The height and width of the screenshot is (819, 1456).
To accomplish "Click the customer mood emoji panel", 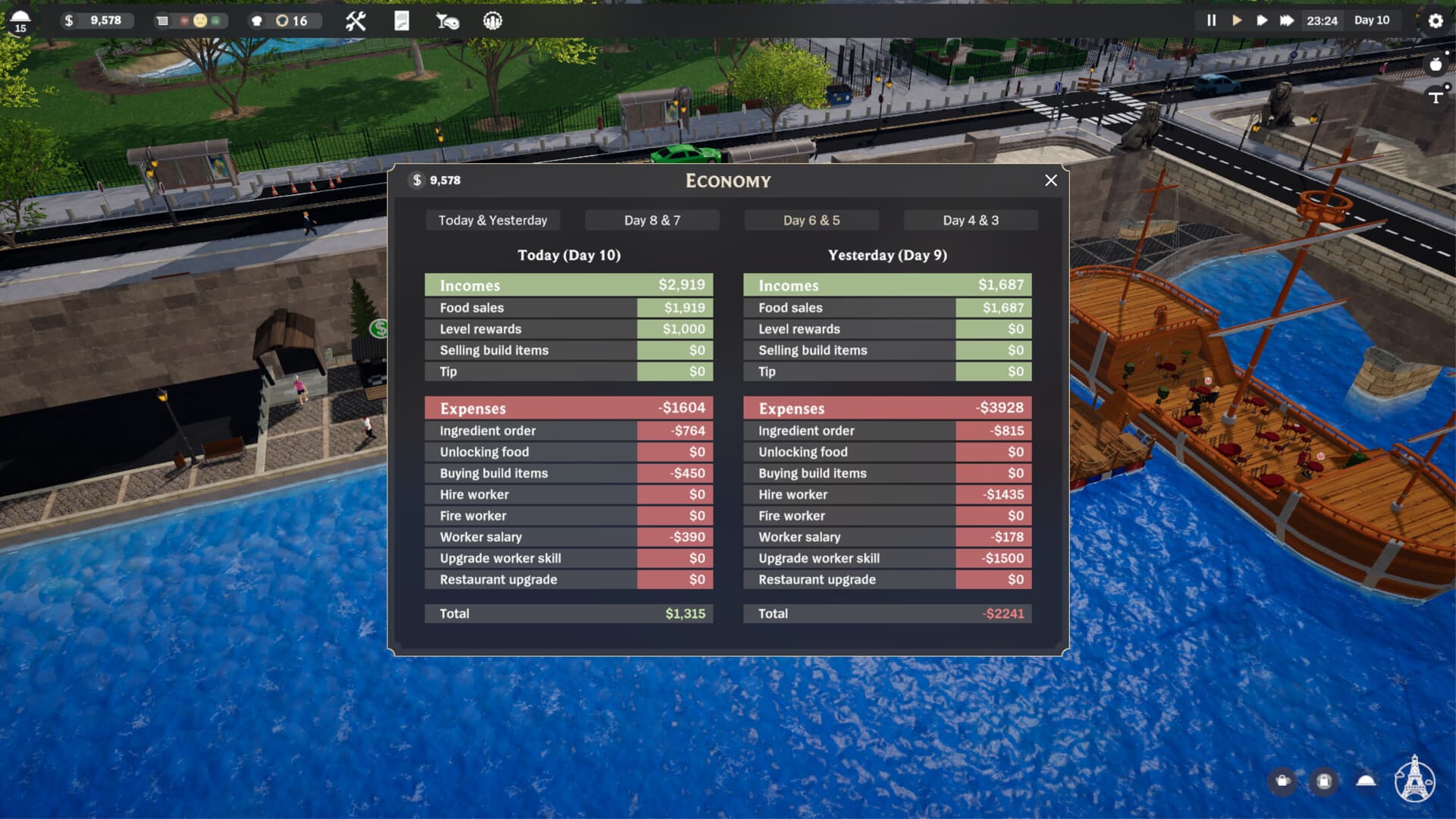I will click(199, 20).
